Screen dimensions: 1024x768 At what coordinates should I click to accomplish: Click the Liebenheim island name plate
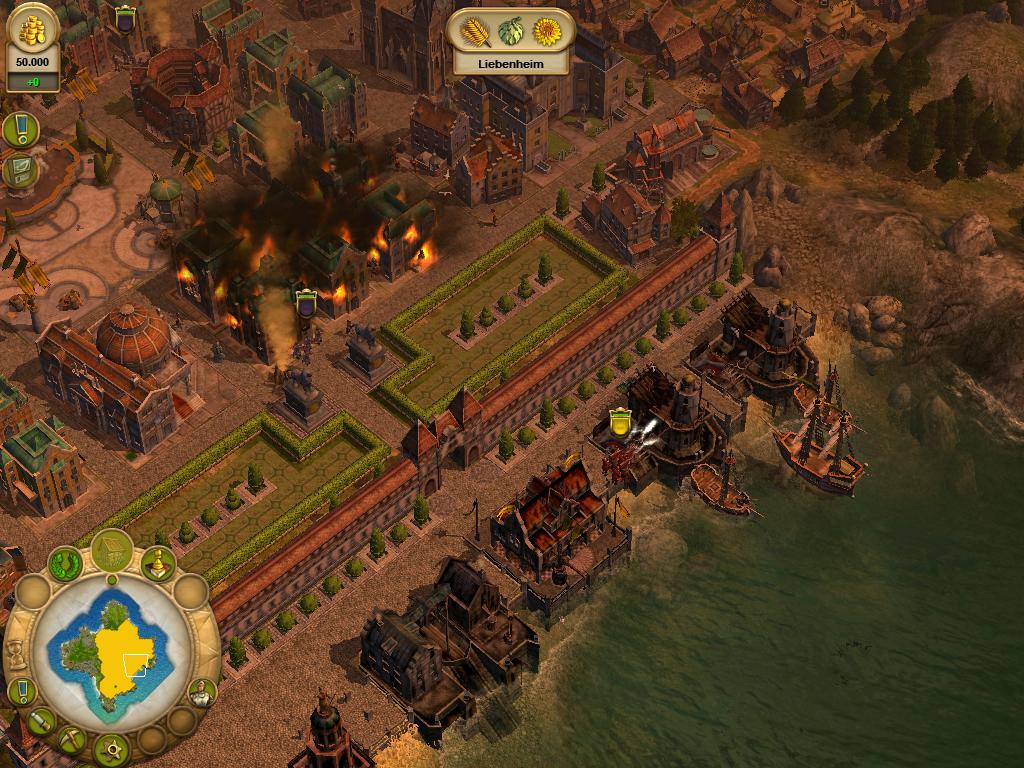click(x=510, y=63)
